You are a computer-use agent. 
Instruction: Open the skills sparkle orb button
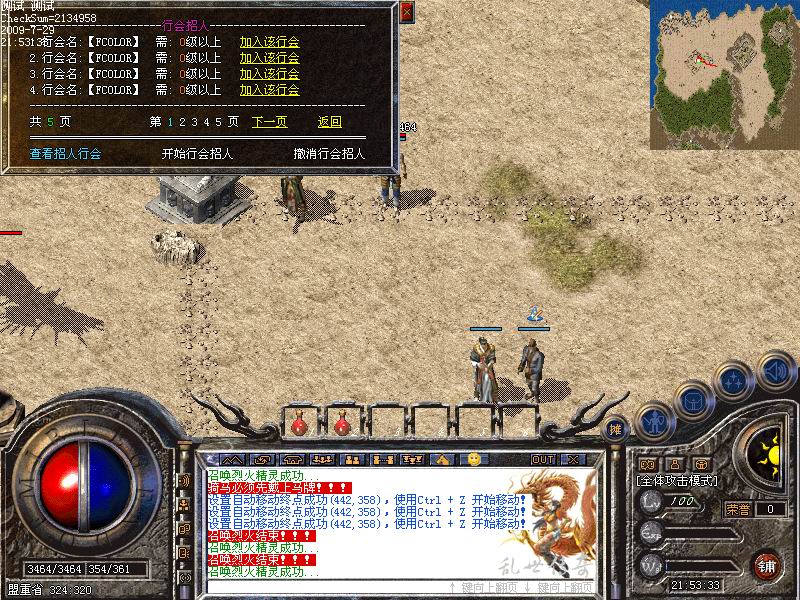733,381
